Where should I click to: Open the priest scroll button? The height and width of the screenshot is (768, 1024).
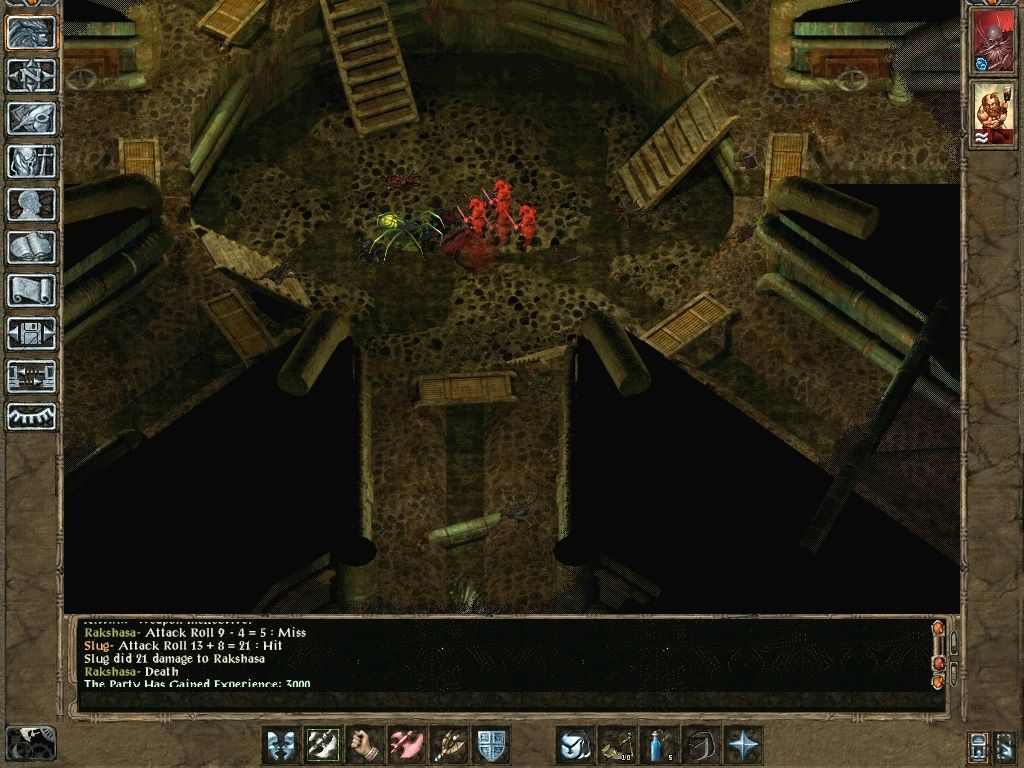31,290
